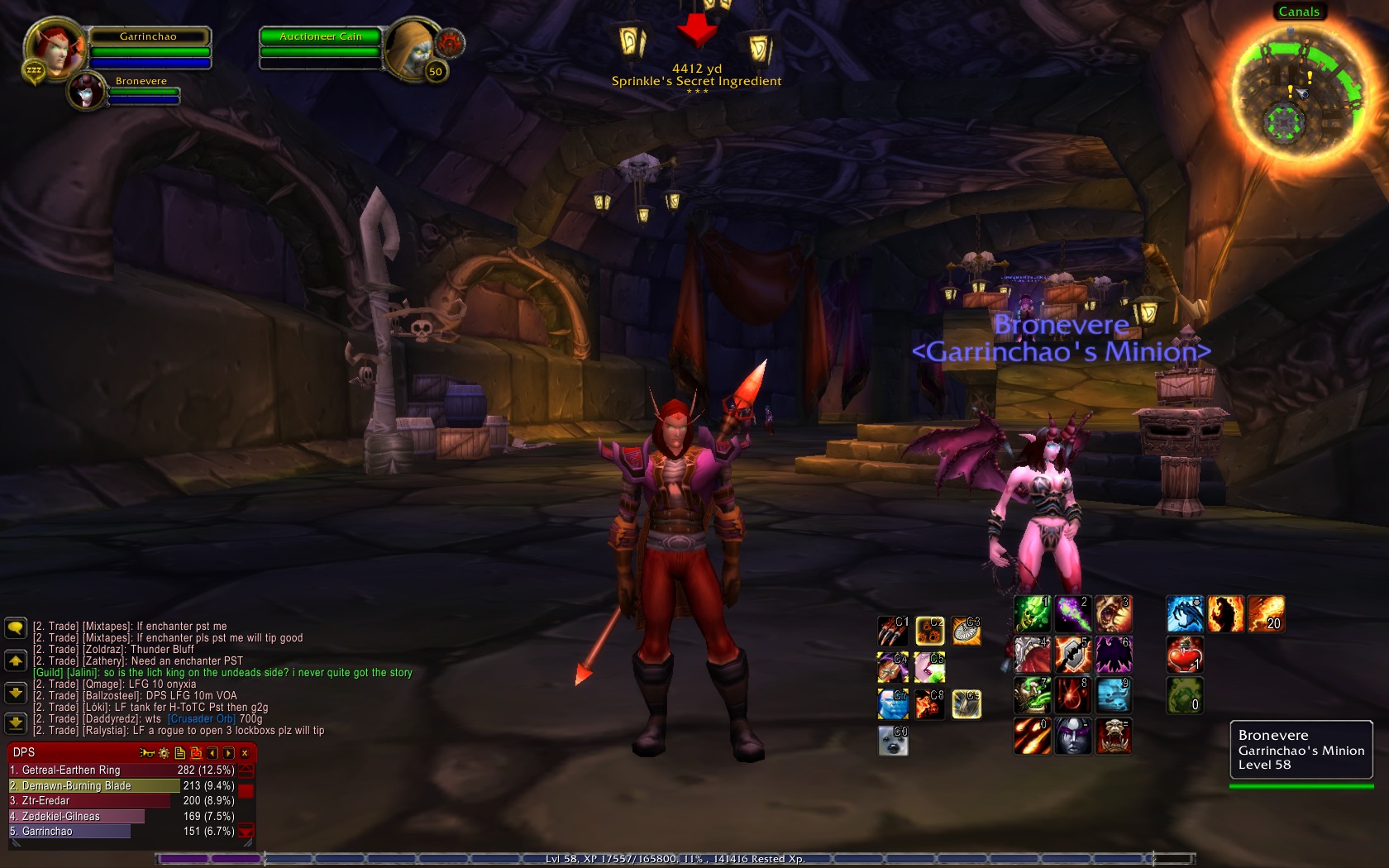Activate the blue skulls ability in slot 9
Image resolution: width=1389 pixels, height=868 pixels.
(1114, 695)
